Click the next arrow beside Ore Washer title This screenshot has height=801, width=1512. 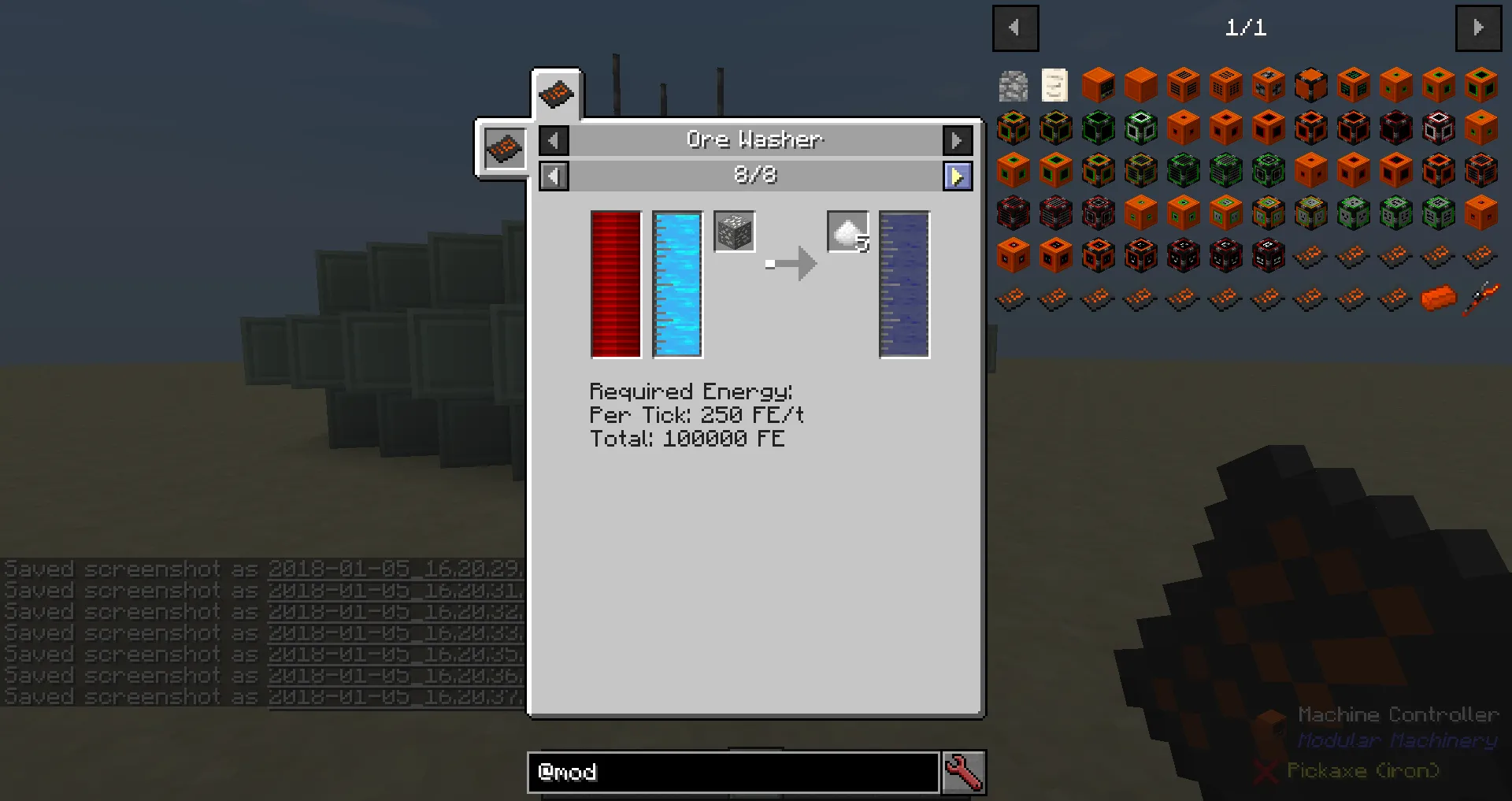(x=958, y=140)
